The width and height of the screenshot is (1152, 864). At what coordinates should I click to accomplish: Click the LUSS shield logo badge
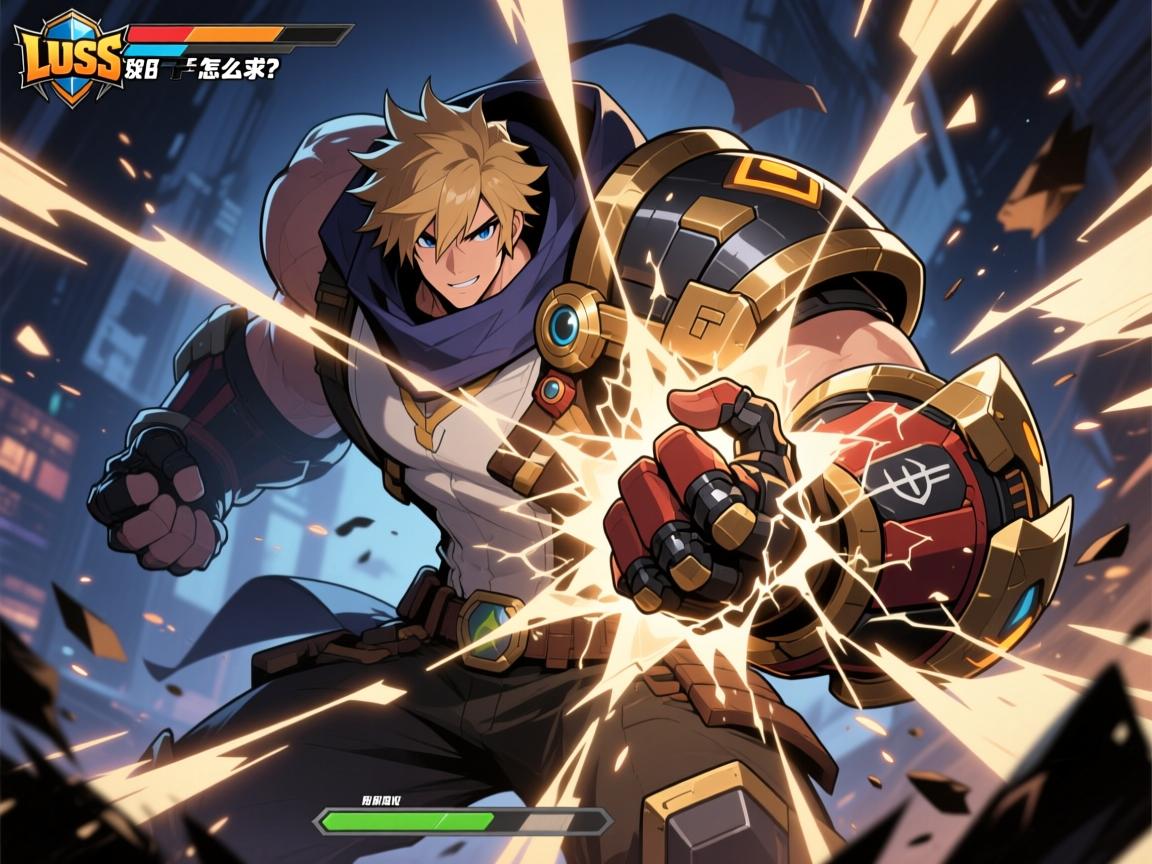tap(70, 55)
